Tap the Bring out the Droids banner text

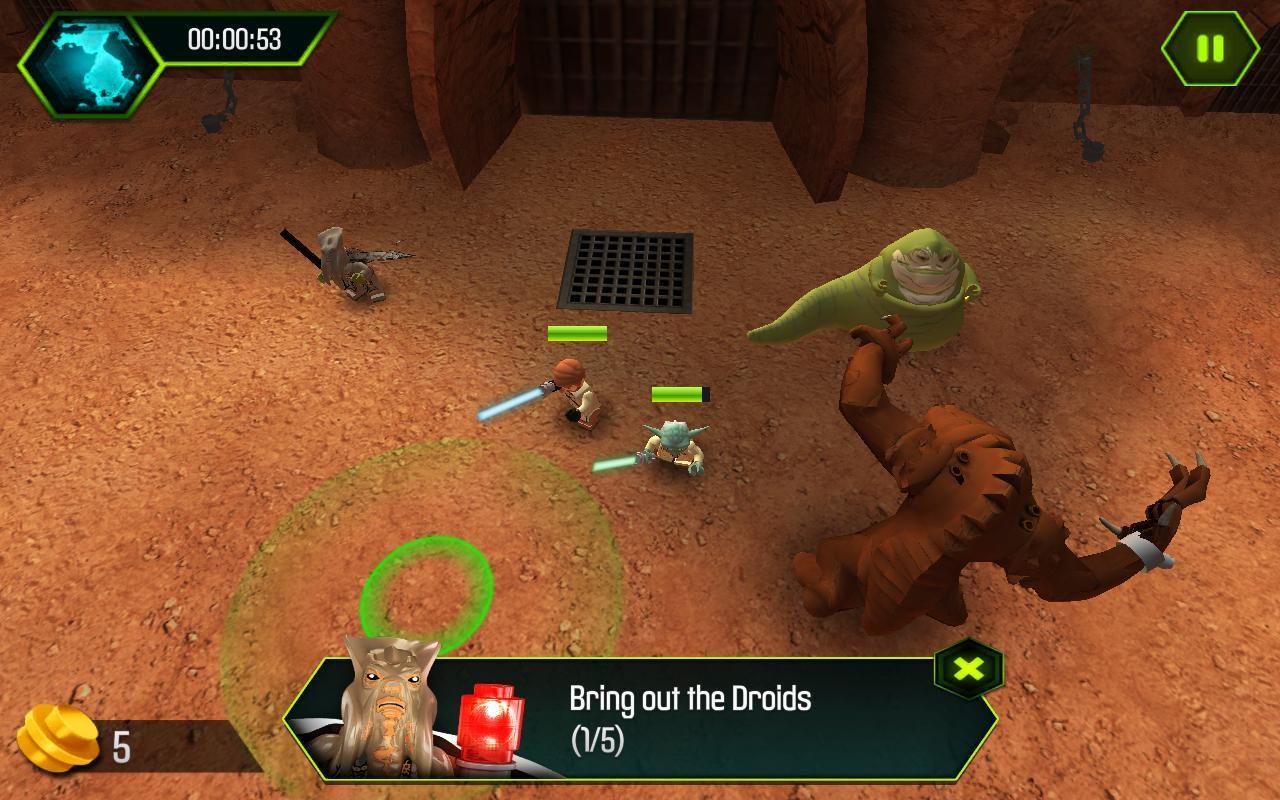[x=688, y=696]
